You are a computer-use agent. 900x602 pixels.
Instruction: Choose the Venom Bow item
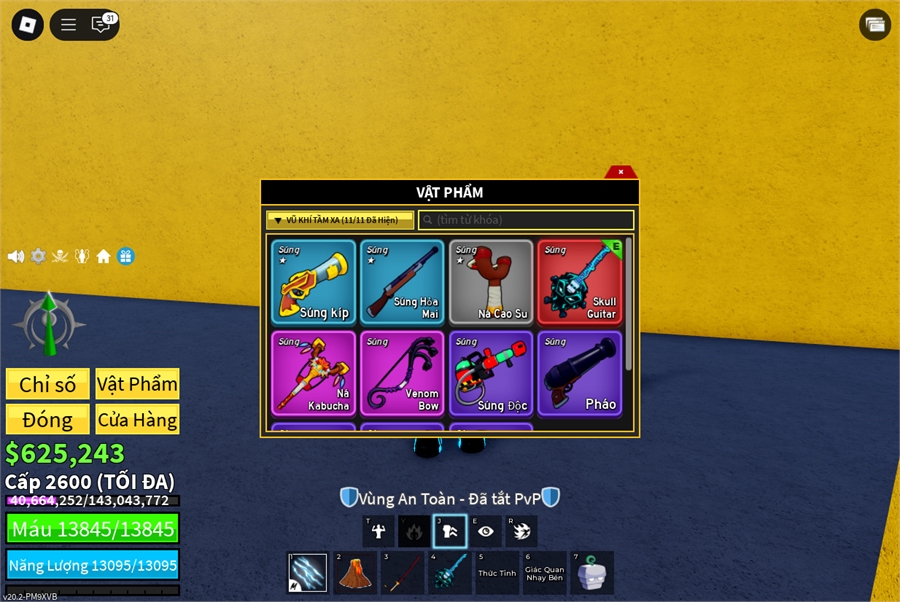coord(402,373)
